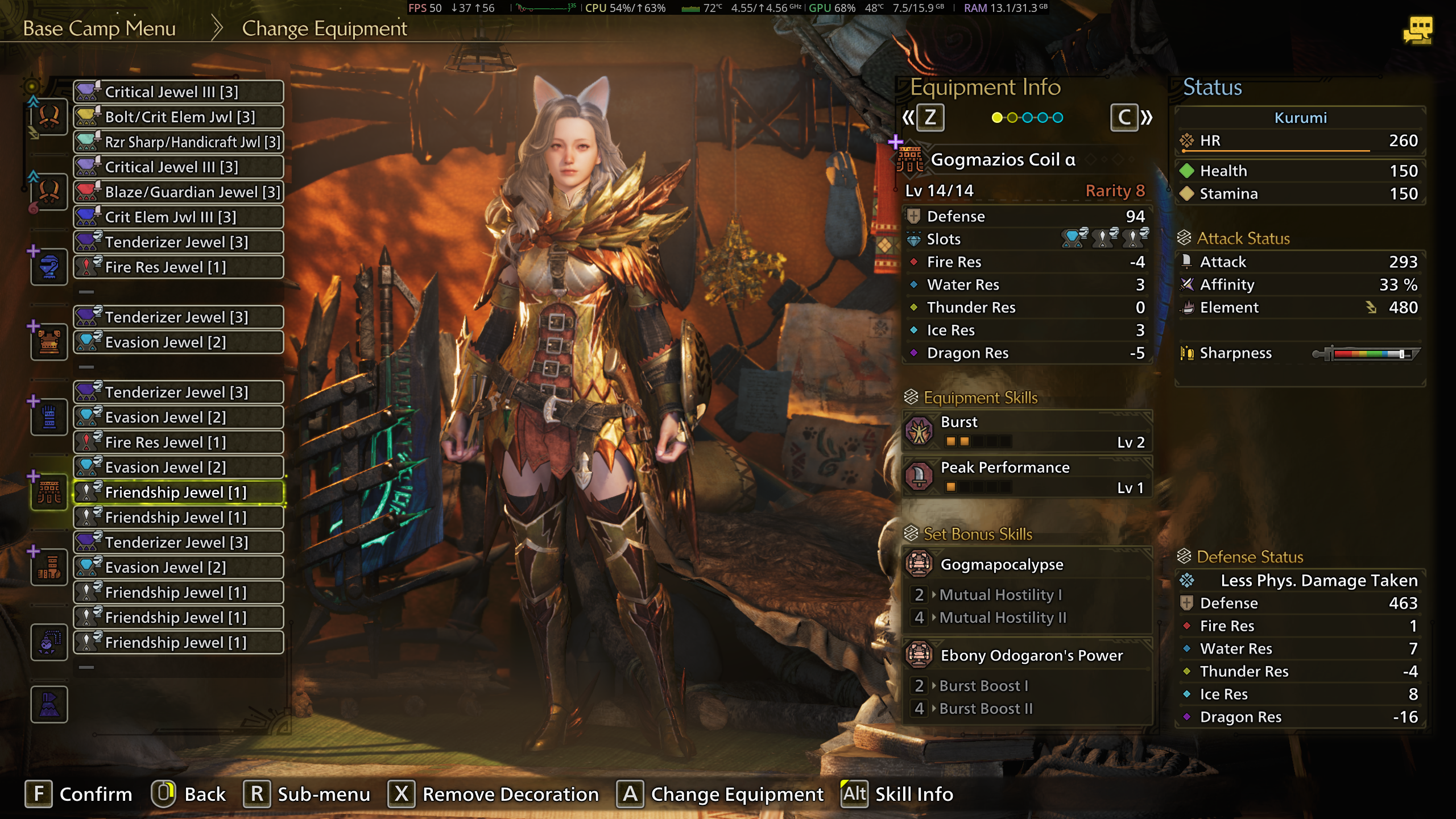Select the Blaze/Guardian Jewel decoration
The width and height of the screenshot is (1456, 819).
click(x=179, y=192)
